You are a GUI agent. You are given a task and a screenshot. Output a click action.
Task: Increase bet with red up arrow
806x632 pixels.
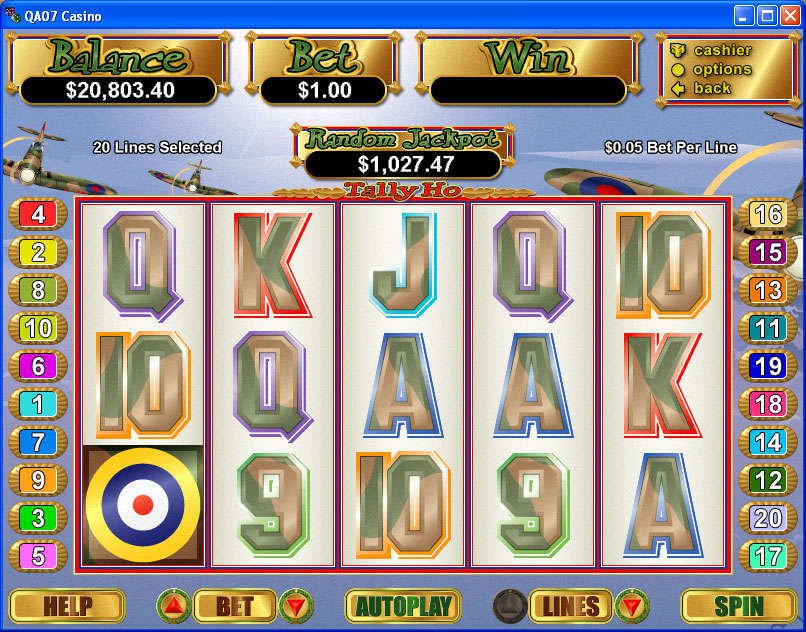tap(173, 606)
